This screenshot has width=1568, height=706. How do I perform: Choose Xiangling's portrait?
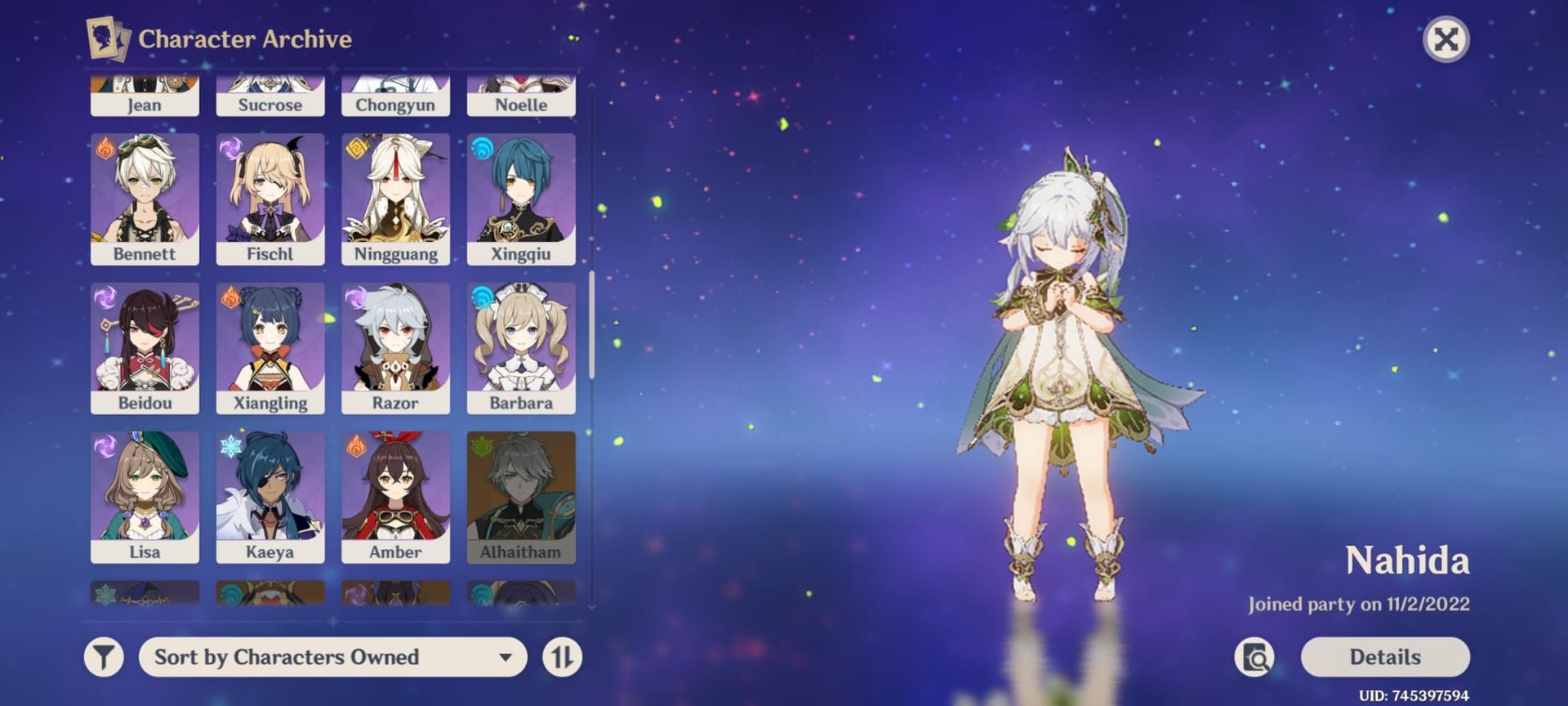tap(270, 348)
